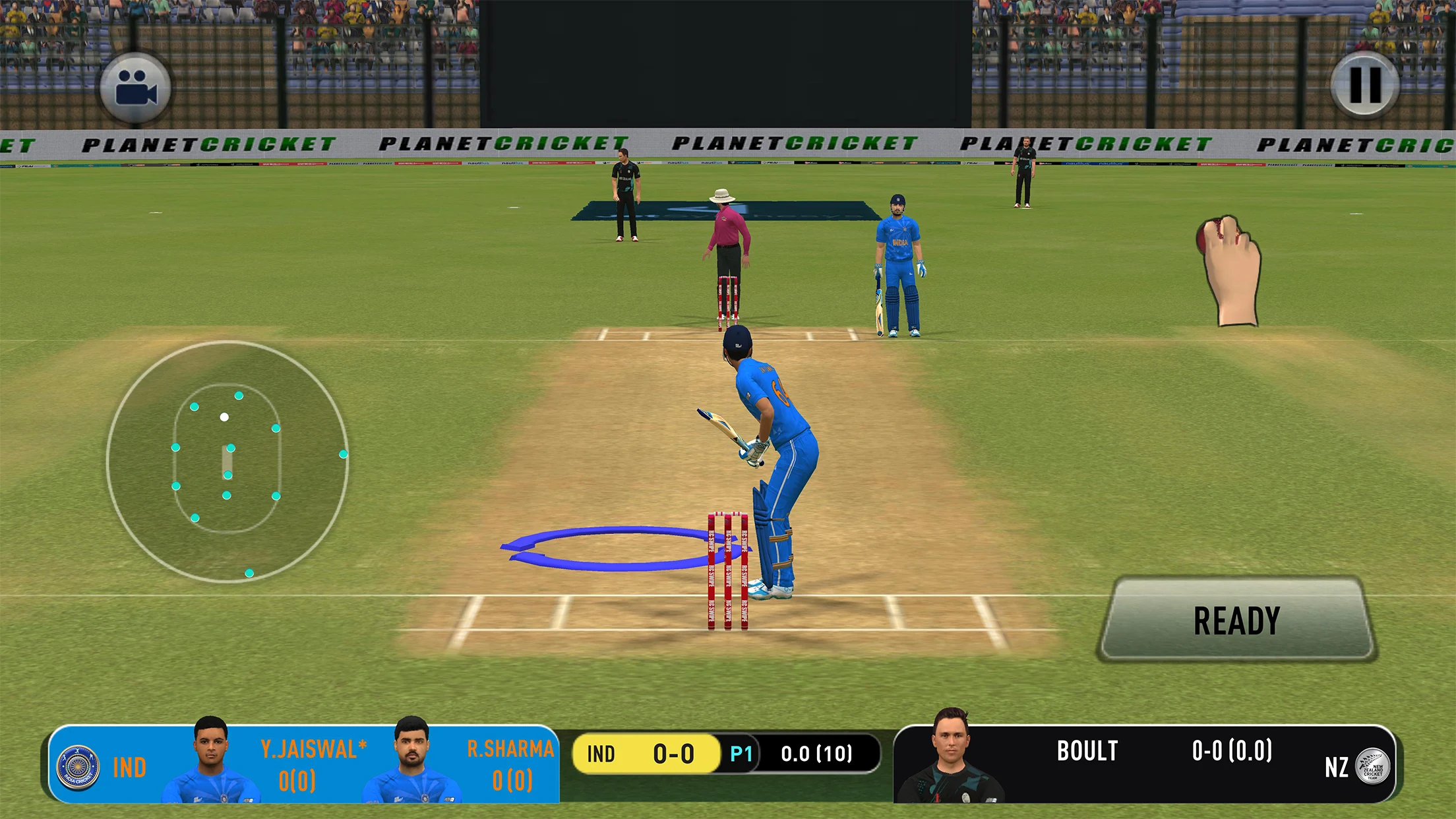Viewport: 1456px width, 819px height.
Task: View Y.Jaiswal's batting card
Action: [x=313, y=765]
